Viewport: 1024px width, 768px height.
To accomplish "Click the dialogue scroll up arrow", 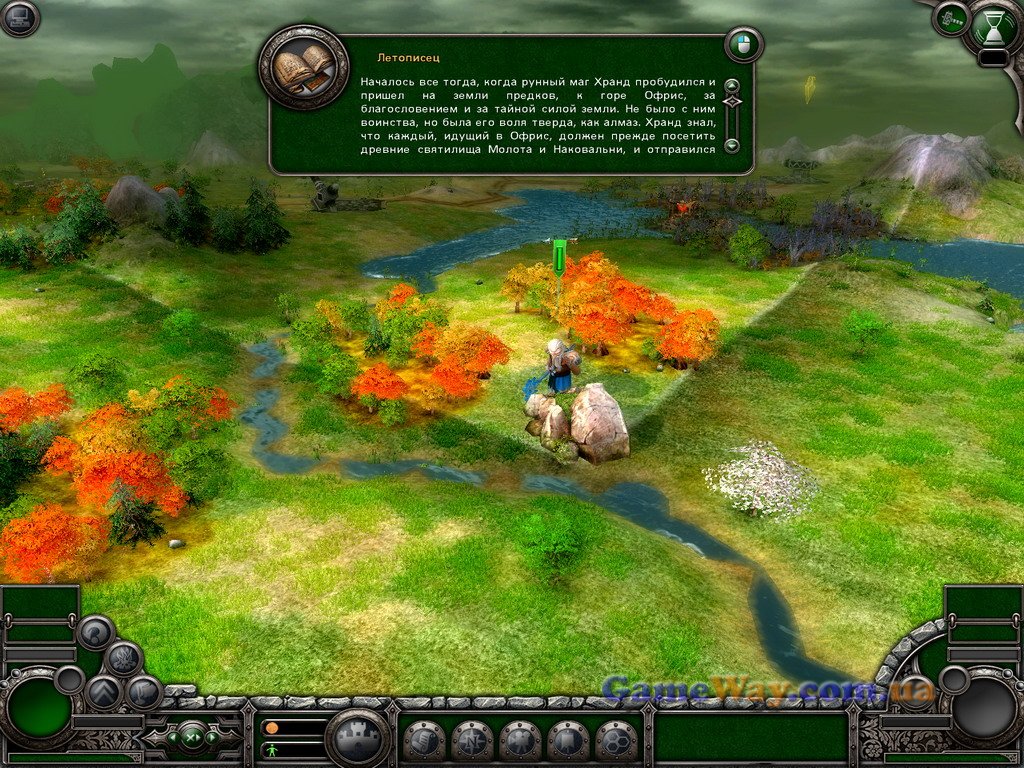I will pos(732,86).
